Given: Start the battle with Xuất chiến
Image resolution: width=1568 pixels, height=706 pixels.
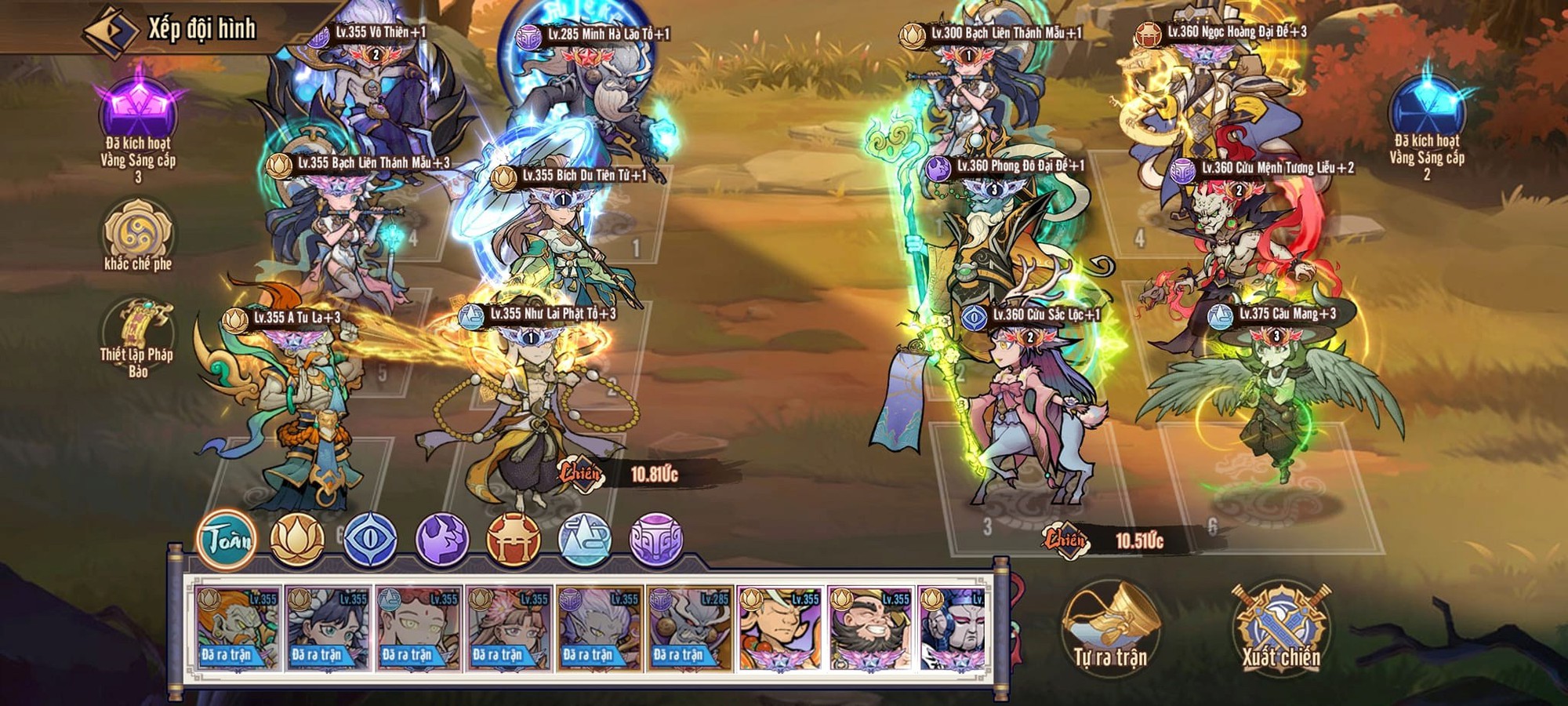Looking at the screenshot, I should point(1280,629).
